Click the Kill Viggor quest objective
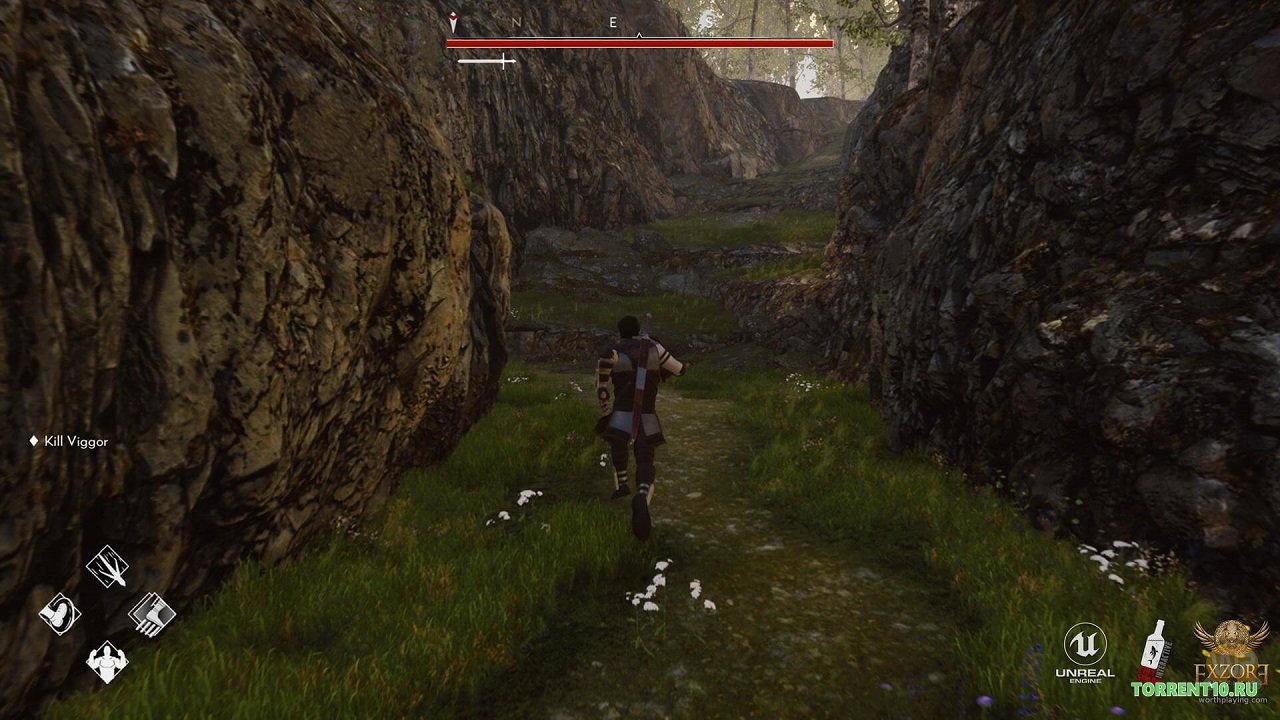Screen dimensions: 1280x720 [x=75, y=441]
